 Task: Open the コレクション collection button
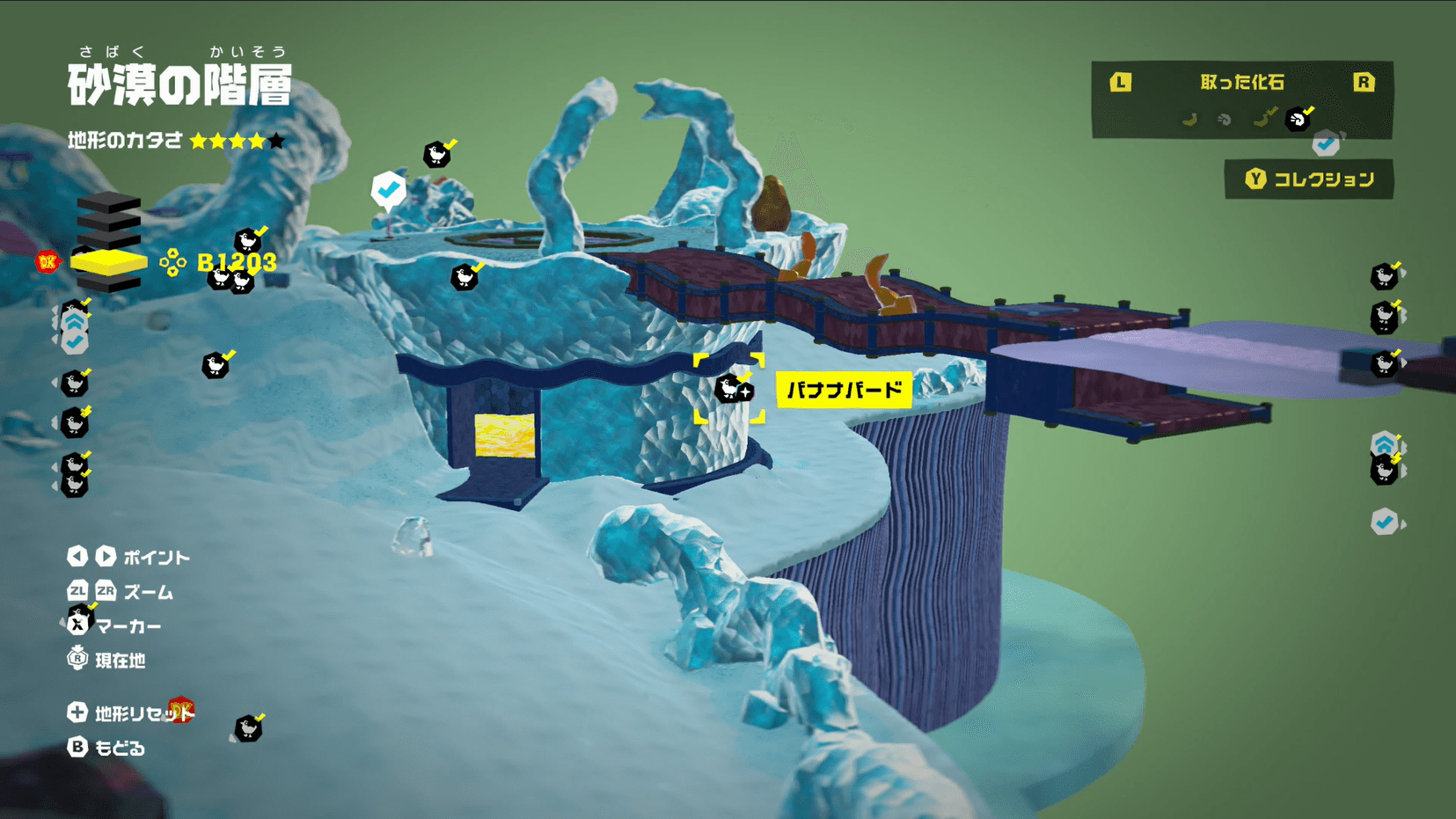point(1309,179)
